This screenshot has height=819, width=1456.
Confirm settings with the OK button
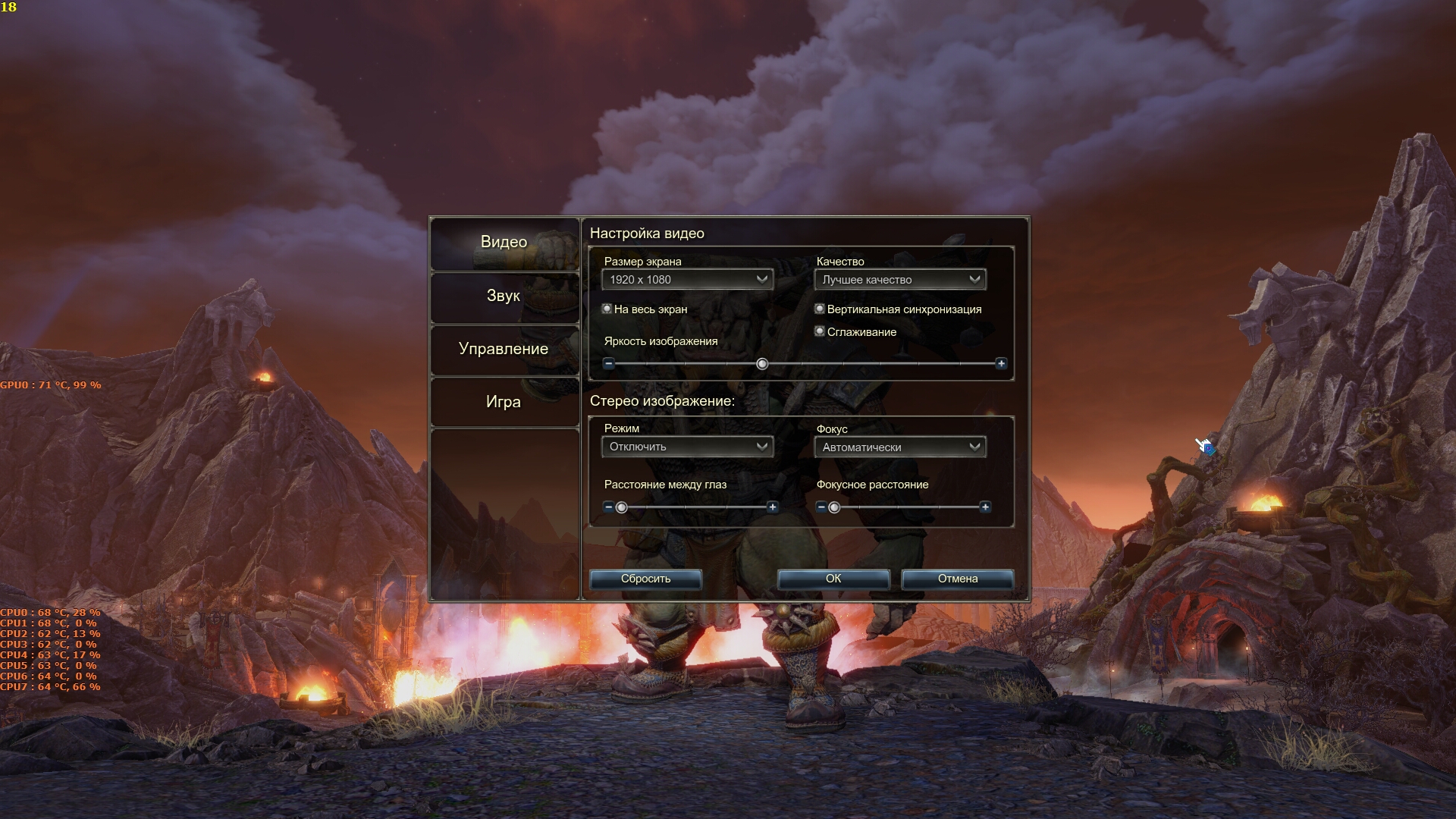click(x=833, y=579)
